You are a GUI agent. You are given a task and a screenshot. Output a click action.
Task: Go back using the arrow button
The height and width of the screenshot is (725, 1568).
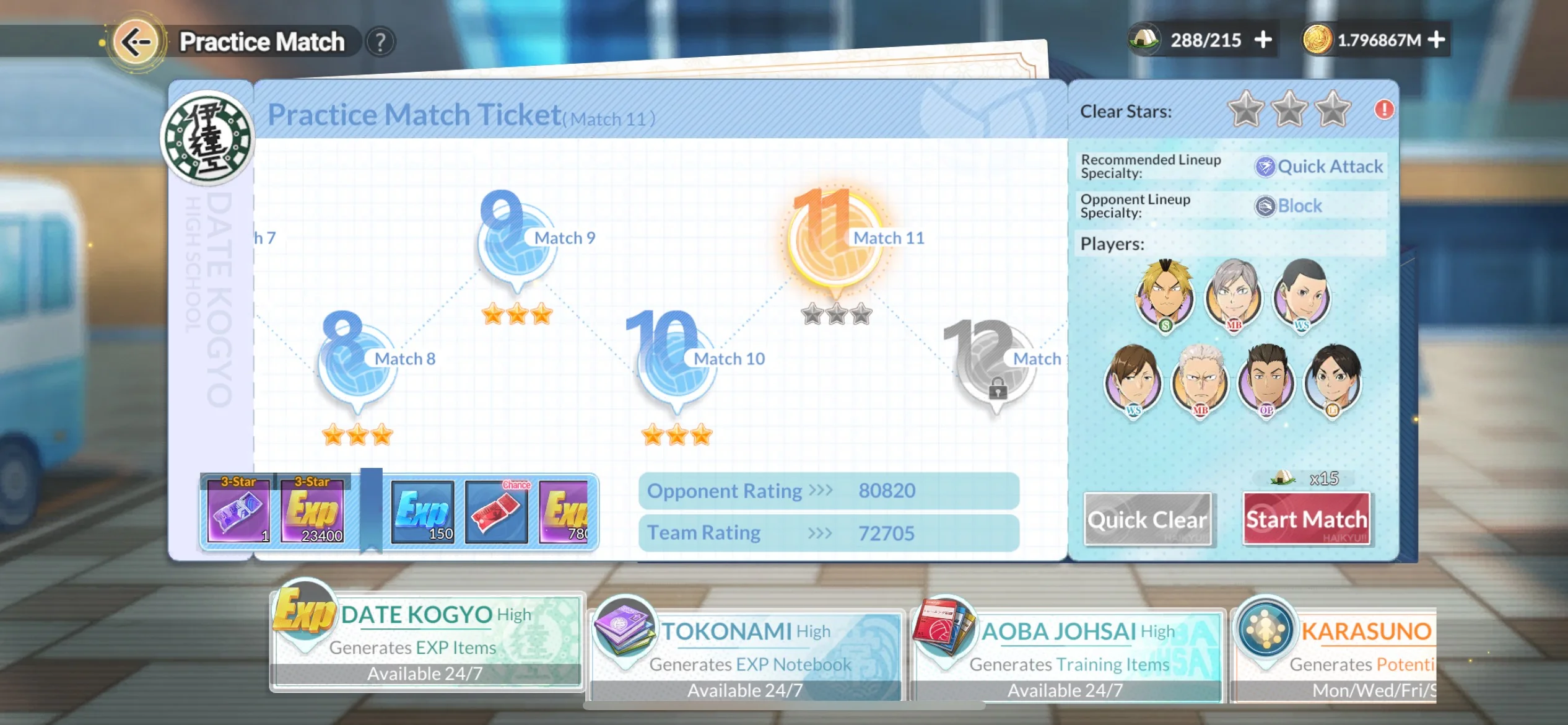(x=136, y=42)
